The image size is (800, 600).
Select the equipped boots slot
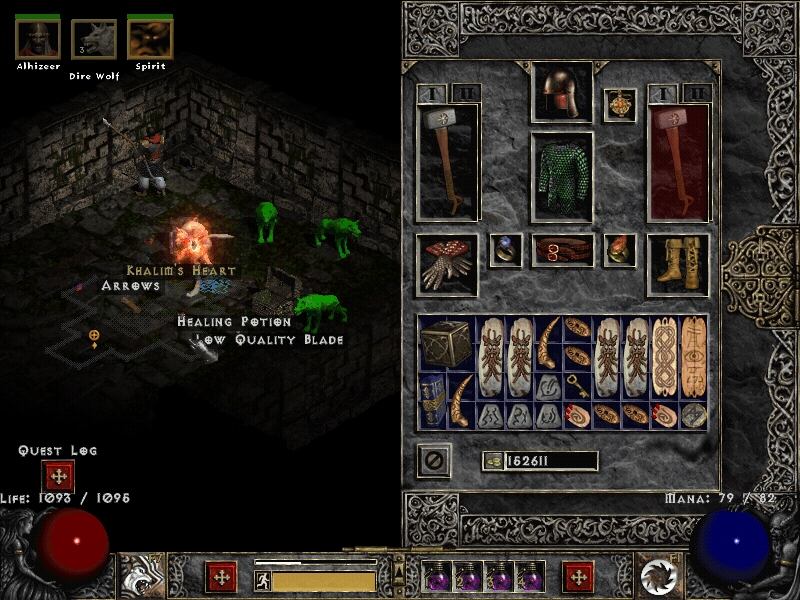[x=677, y=264]
